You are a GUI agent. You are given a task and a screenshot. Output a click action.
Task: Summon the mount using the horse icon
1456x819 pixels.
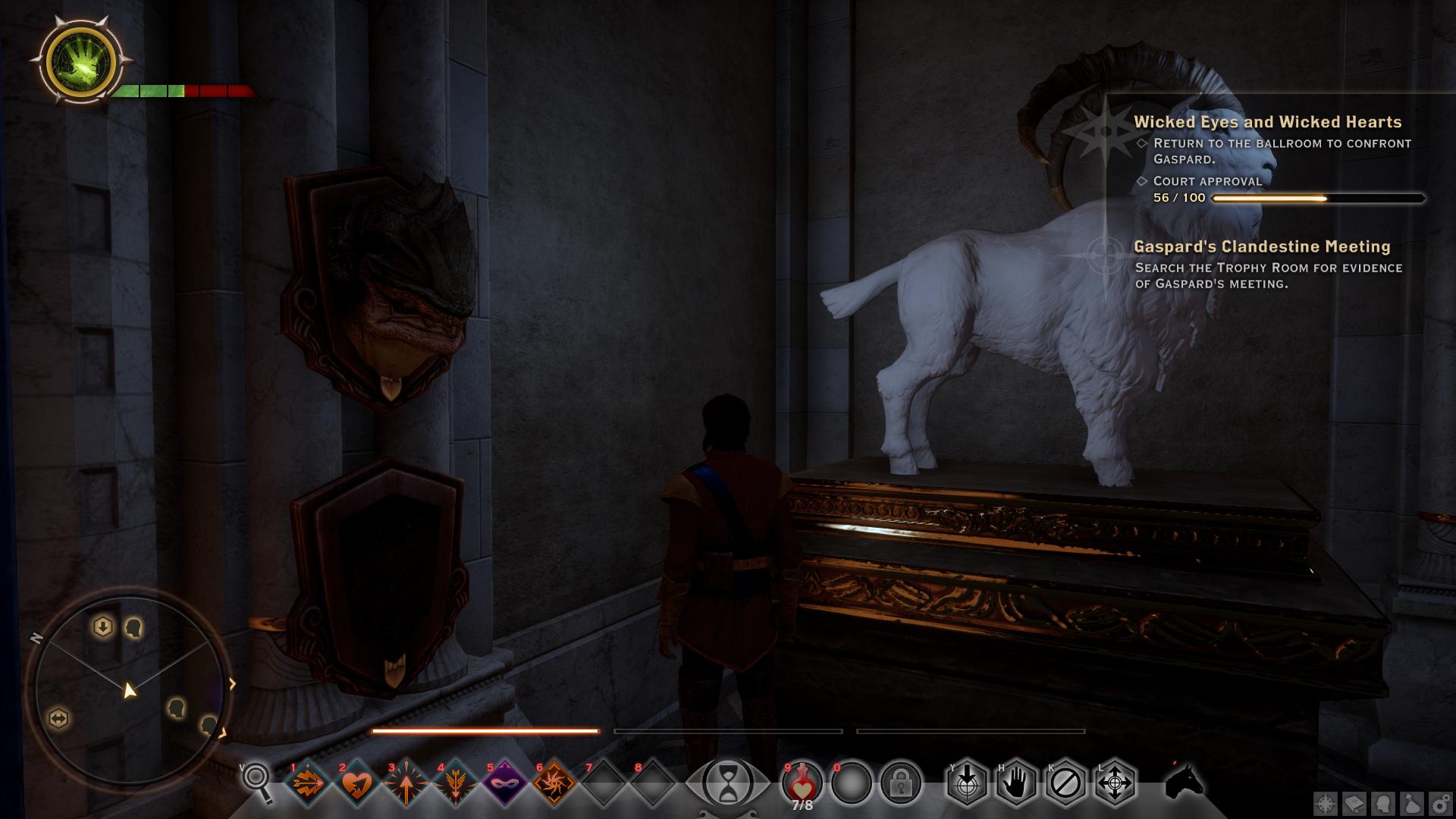point(1184,781)
